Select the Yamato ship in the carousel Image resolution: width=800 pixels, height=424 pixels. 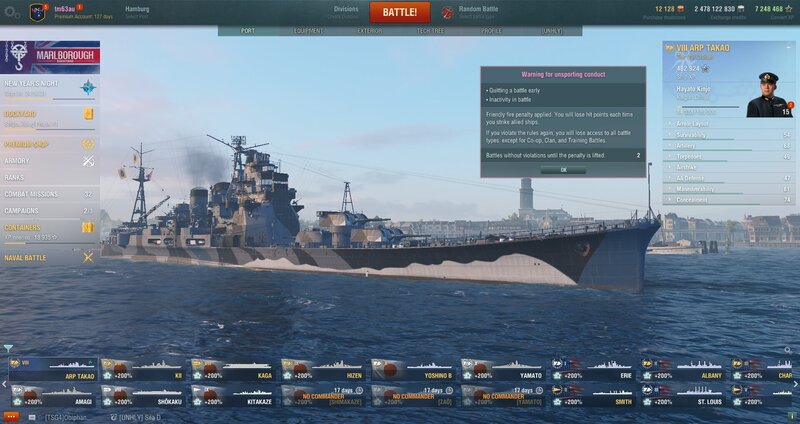tap(504, 370)
